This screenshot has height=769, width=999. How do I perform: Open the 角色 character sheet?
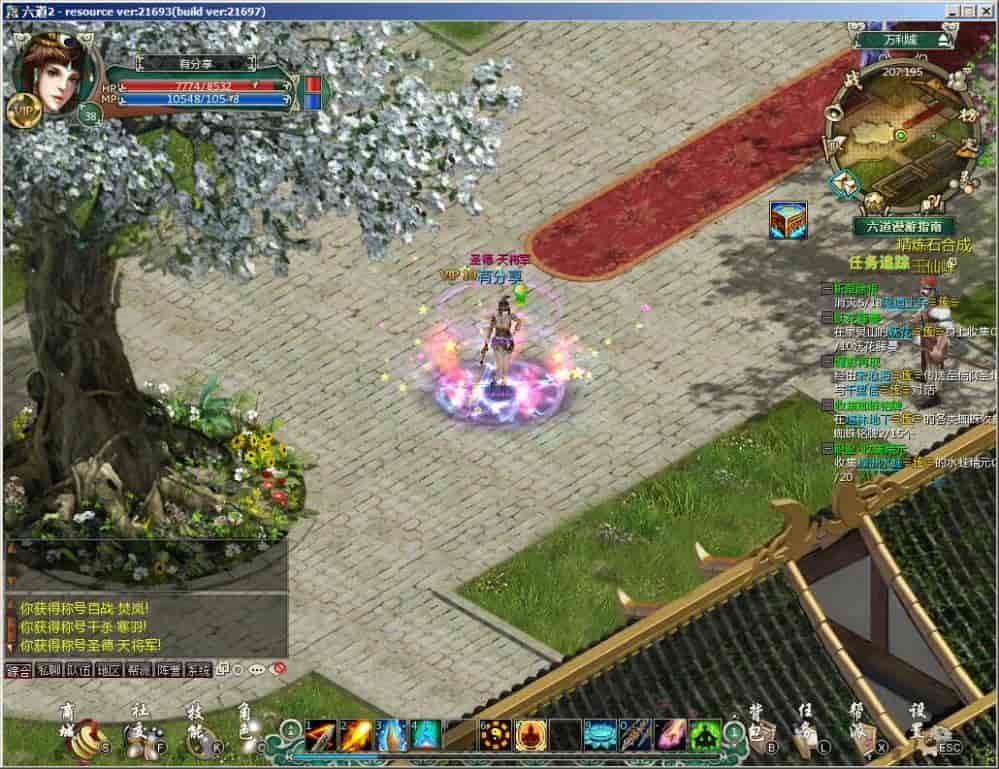pos(249,737)
